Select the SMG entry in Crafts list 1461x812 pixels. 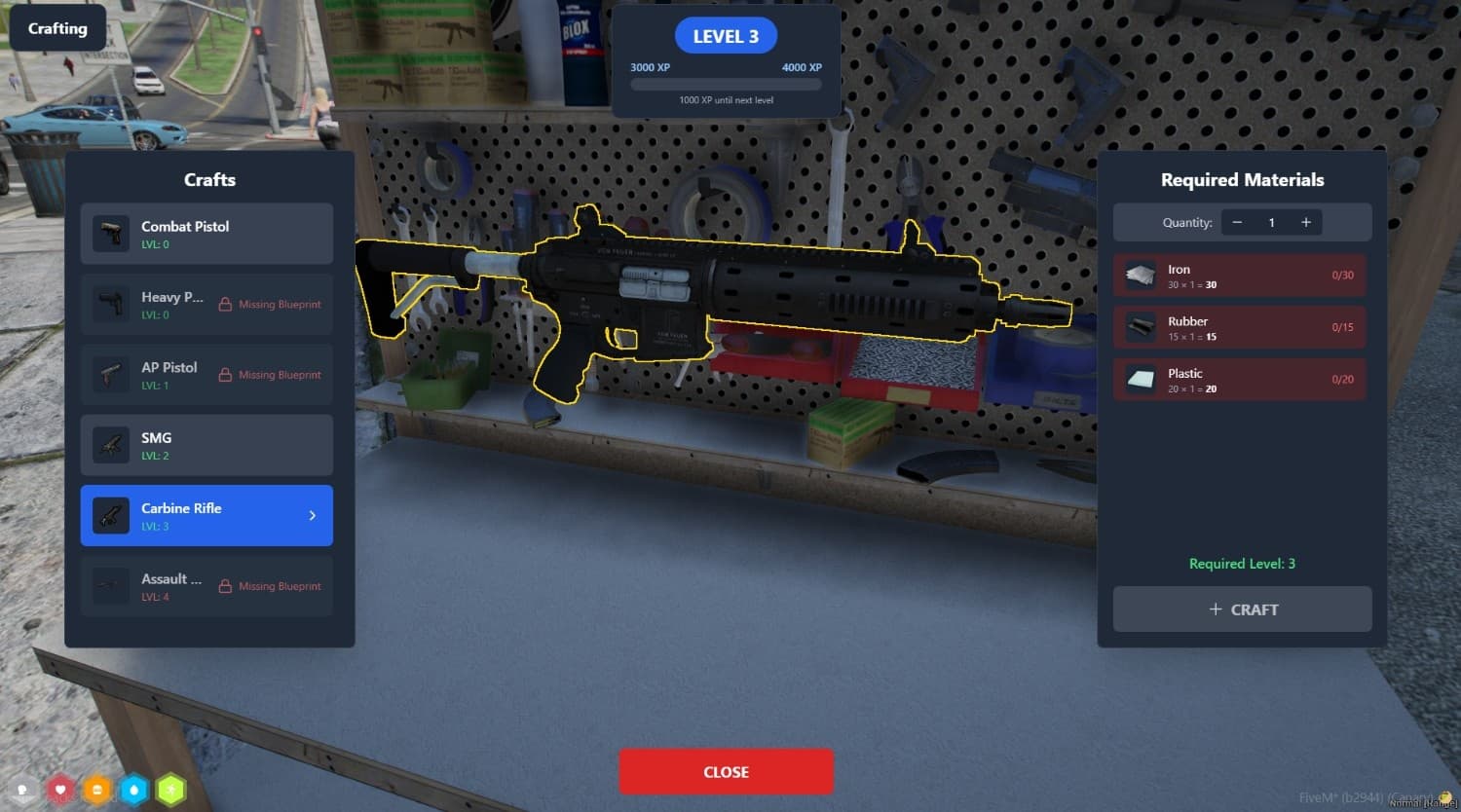(206, 445)
